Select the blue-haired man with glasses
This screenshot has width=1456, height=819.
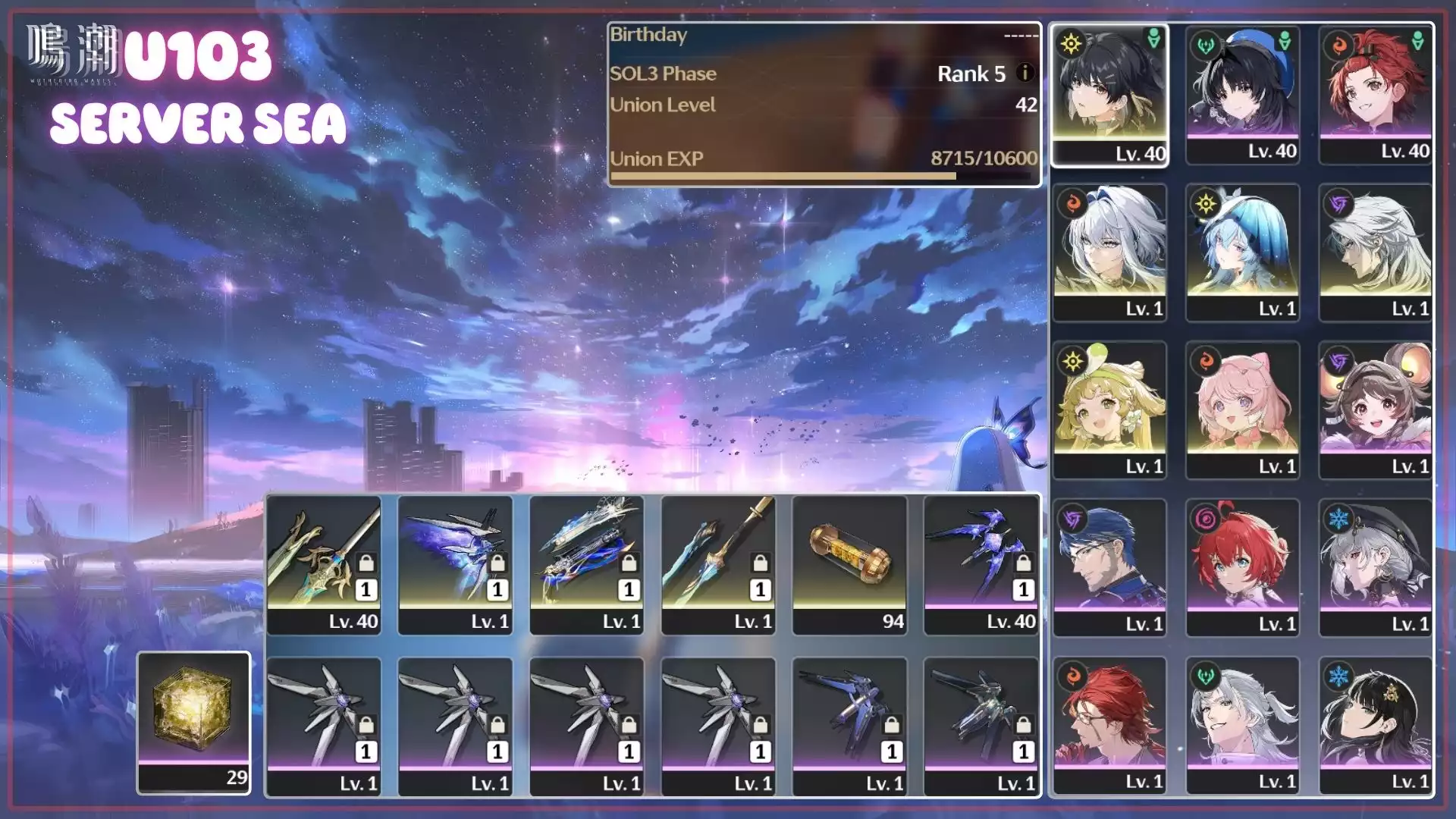[x=1109, y=567]
